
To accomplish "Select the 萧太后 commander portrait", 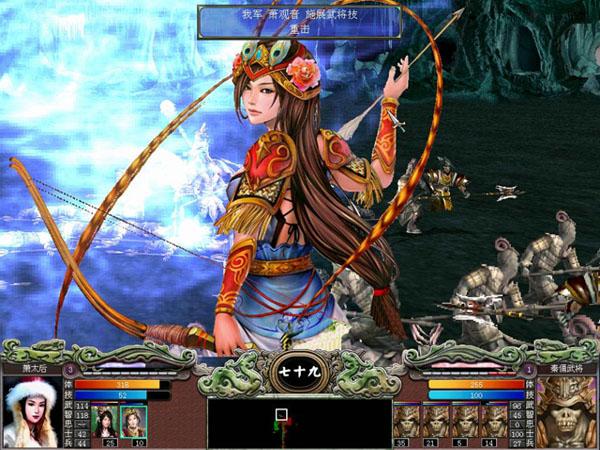I will [31, 412].
